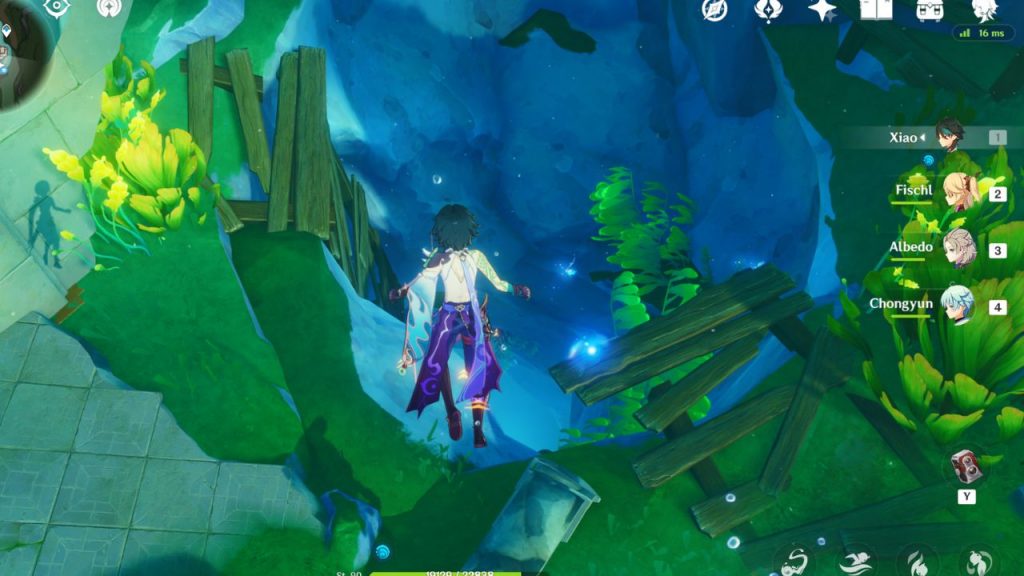Open the compass icon in the top bar
Viewport: 1024px width, 576px height.
point(715,10)
